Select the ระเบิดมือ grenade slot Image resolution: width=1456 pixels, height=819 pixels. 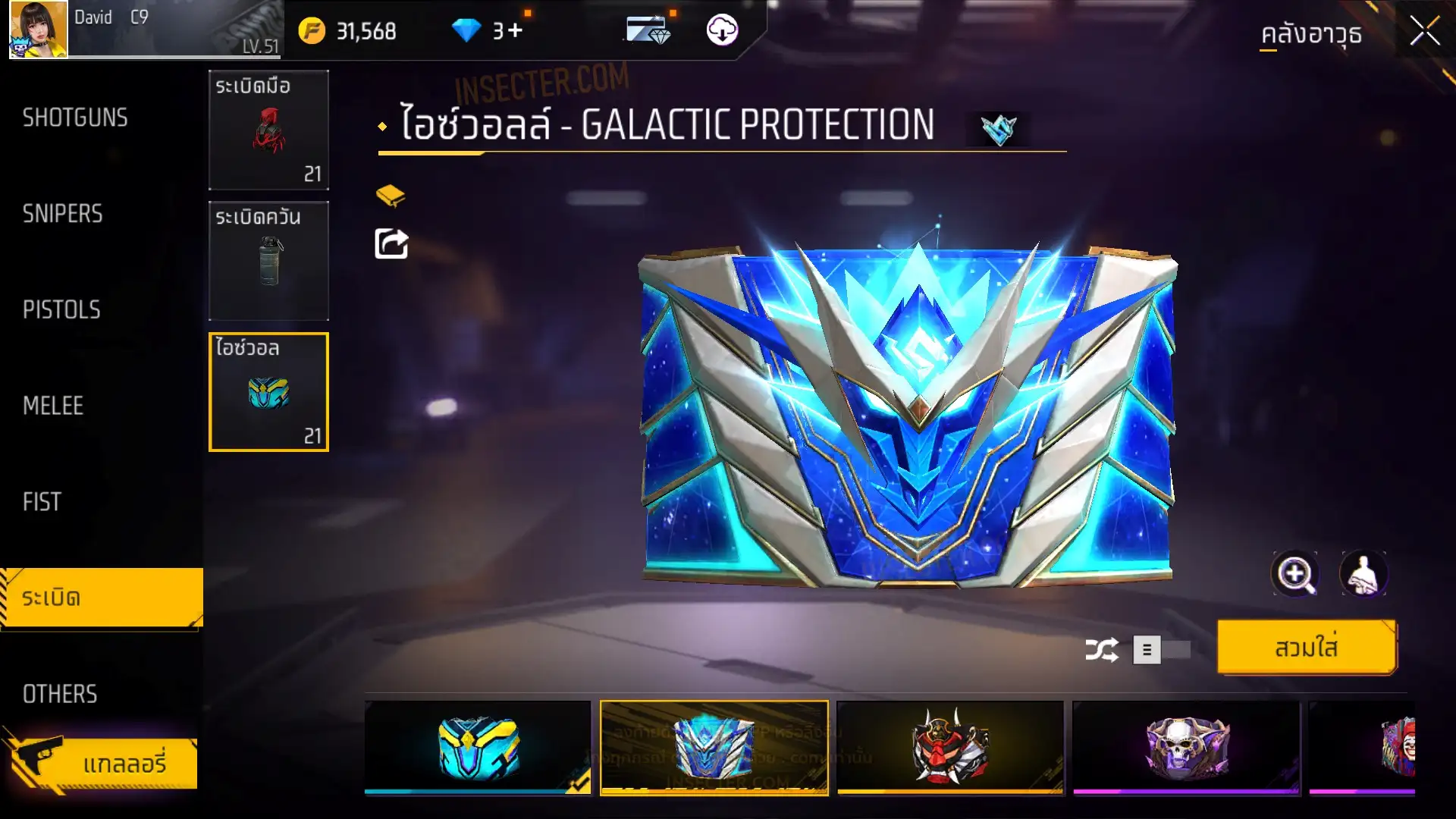(x=268, y=130)
